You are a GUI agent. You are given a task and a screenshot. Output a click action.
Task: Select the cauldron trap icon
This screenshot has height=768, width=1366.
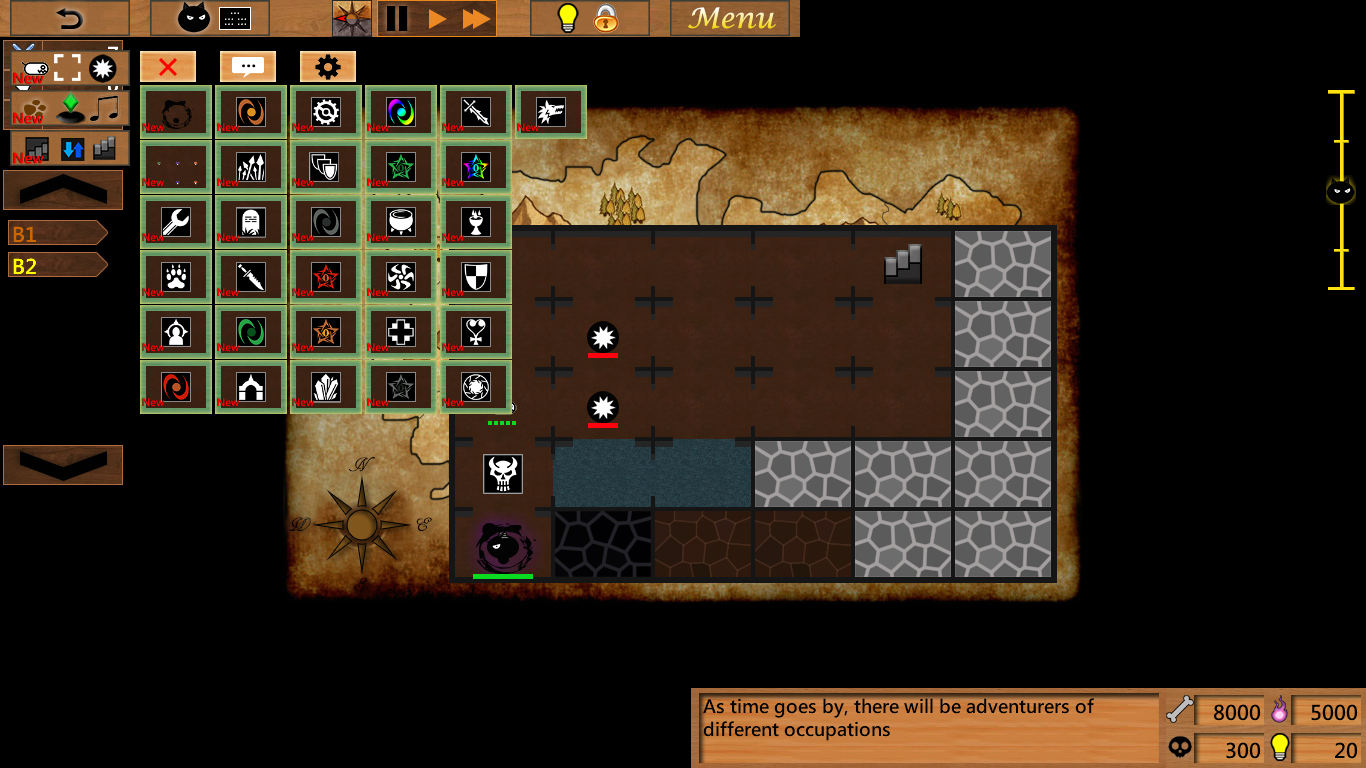click(399, 222)
